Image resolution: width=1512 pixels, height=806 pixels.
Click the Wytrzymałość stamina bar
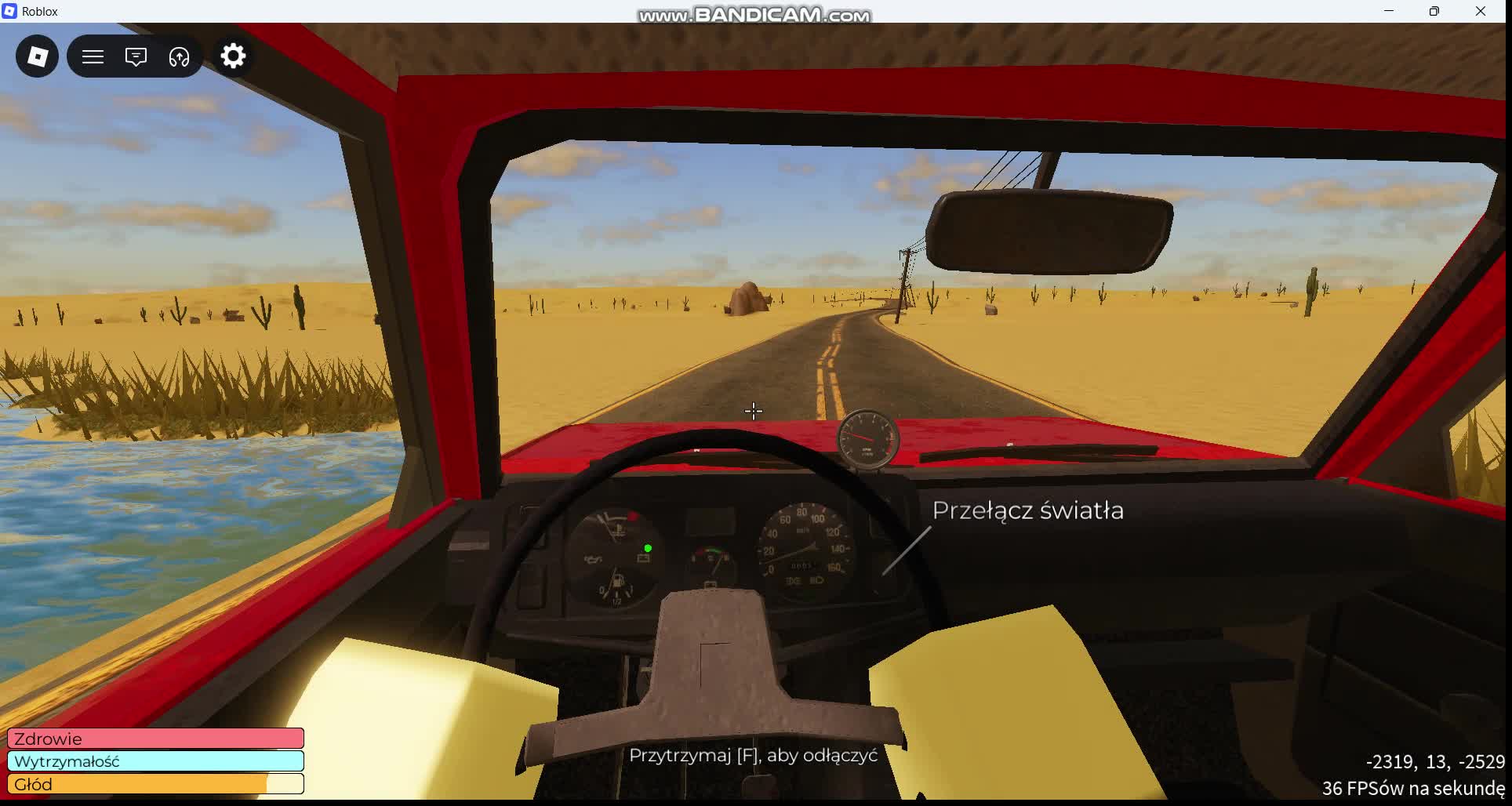154,761
